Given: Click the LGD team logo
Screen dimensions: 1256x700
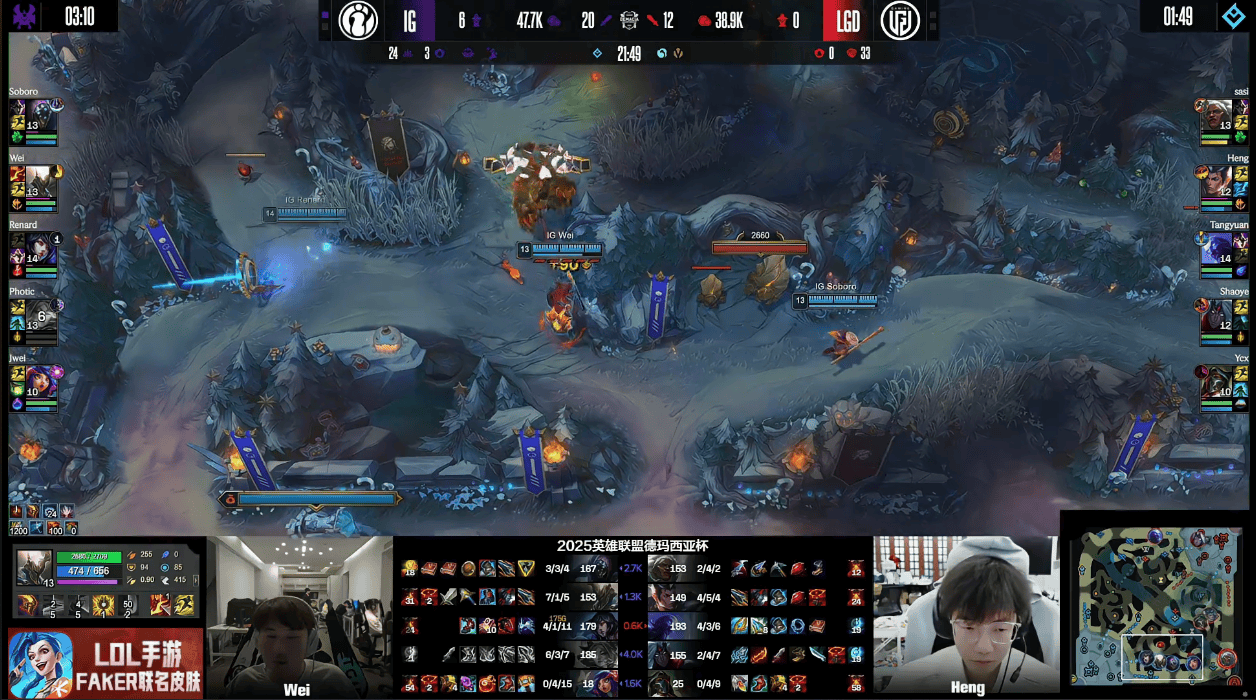Looking at the screenshot, I should tap(899, 20).
